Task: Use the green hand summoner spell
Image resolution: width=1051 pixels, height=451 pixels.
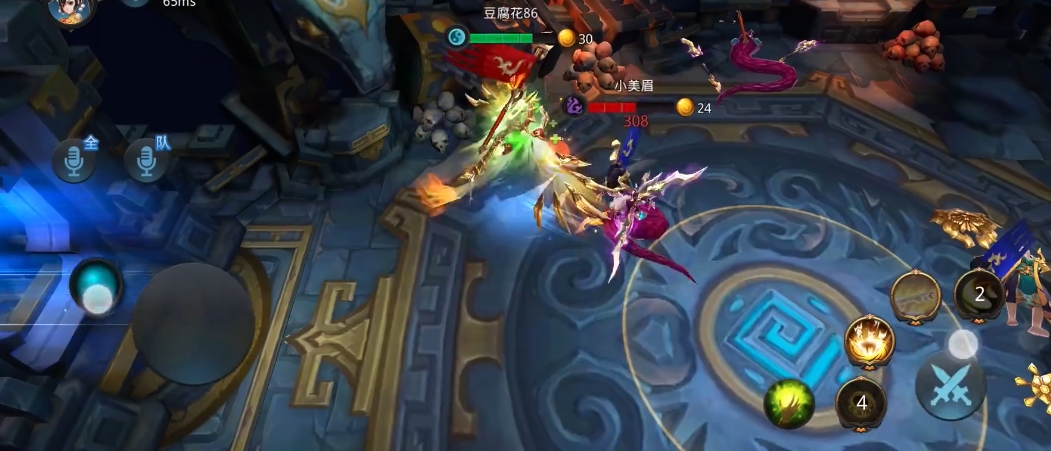Action: pyautogui.click(x=789, y=405)
